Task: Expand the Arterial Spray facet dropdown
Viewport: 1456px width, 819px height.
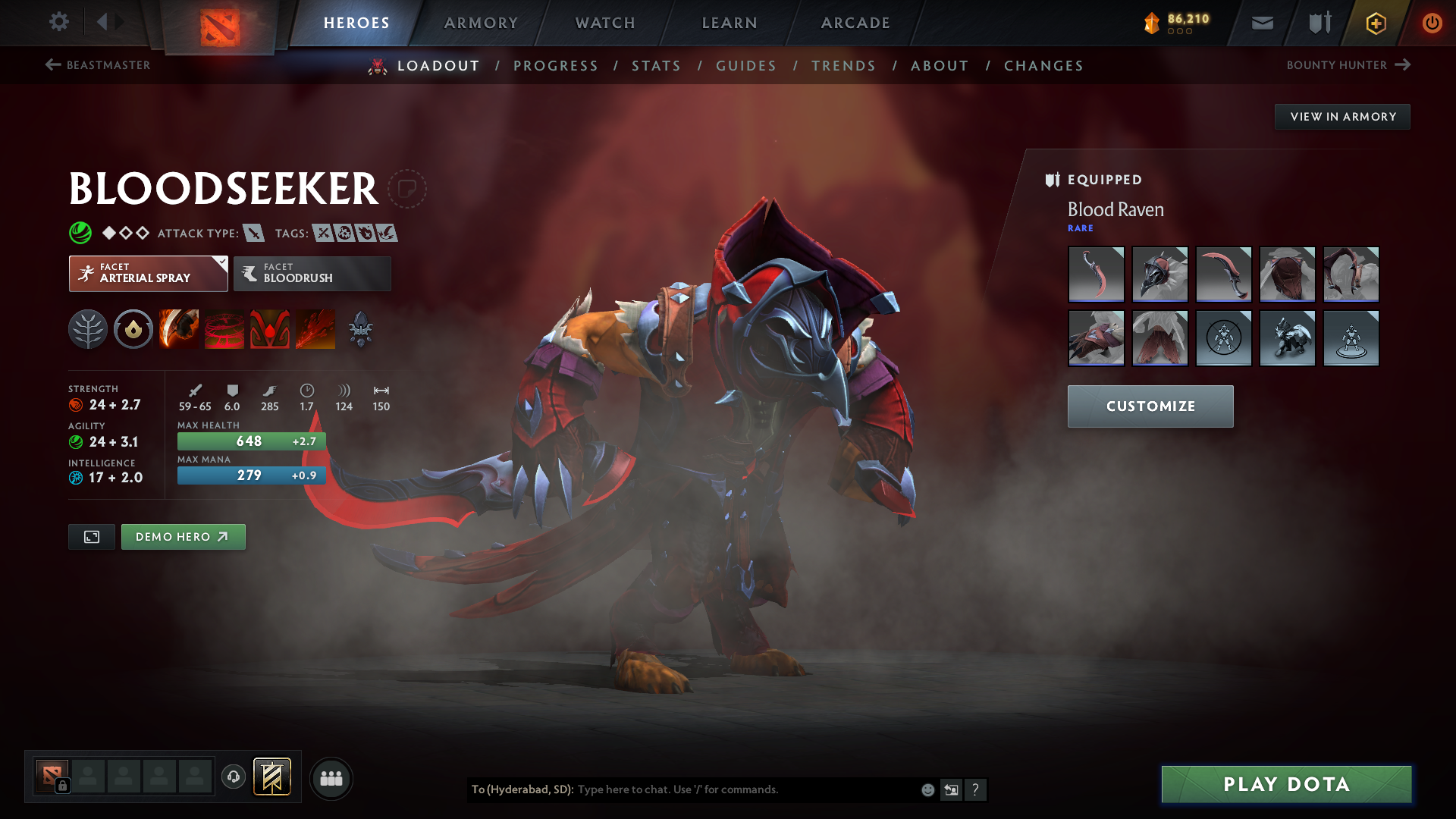Action: pos(221,263)
